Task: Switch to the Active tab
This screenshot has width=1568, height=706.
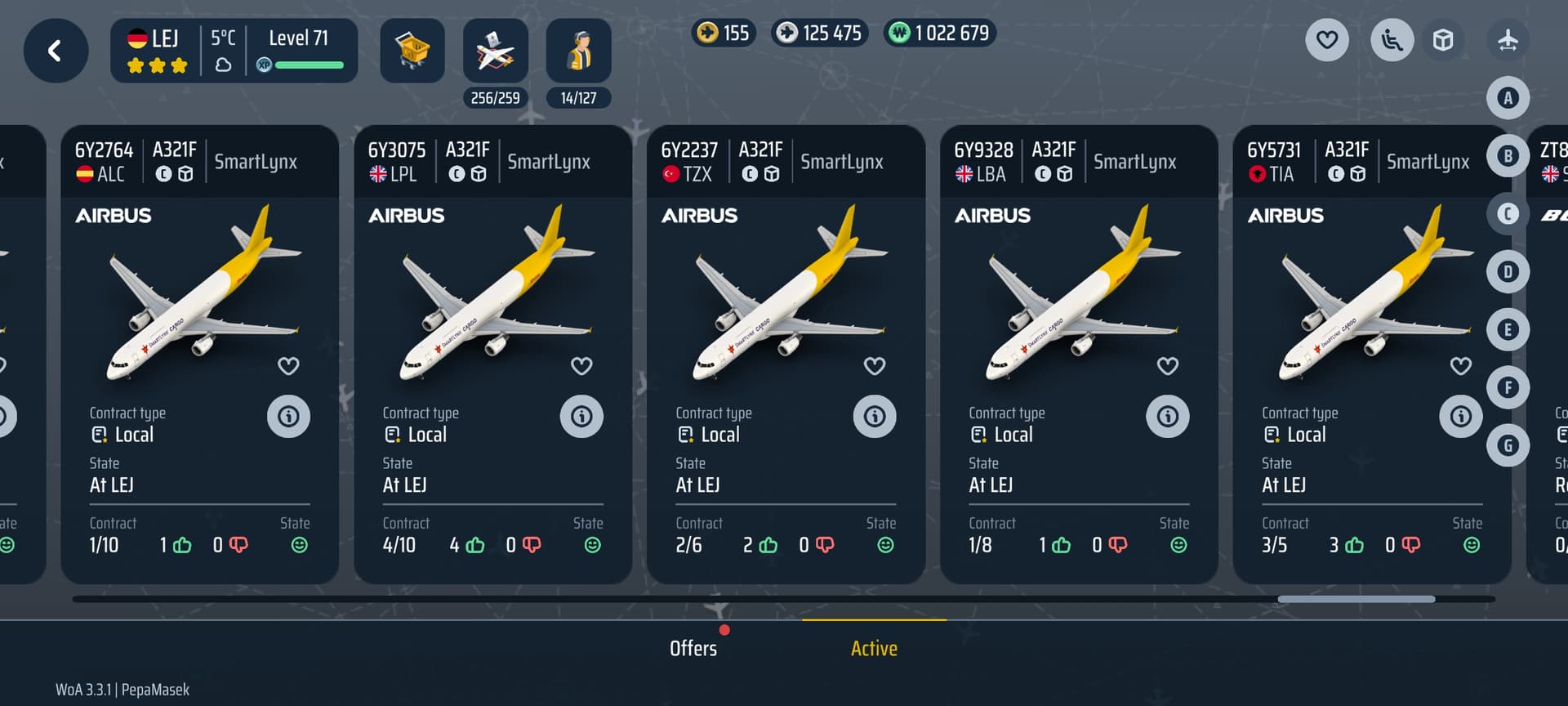Action: [x=874, y=648]
